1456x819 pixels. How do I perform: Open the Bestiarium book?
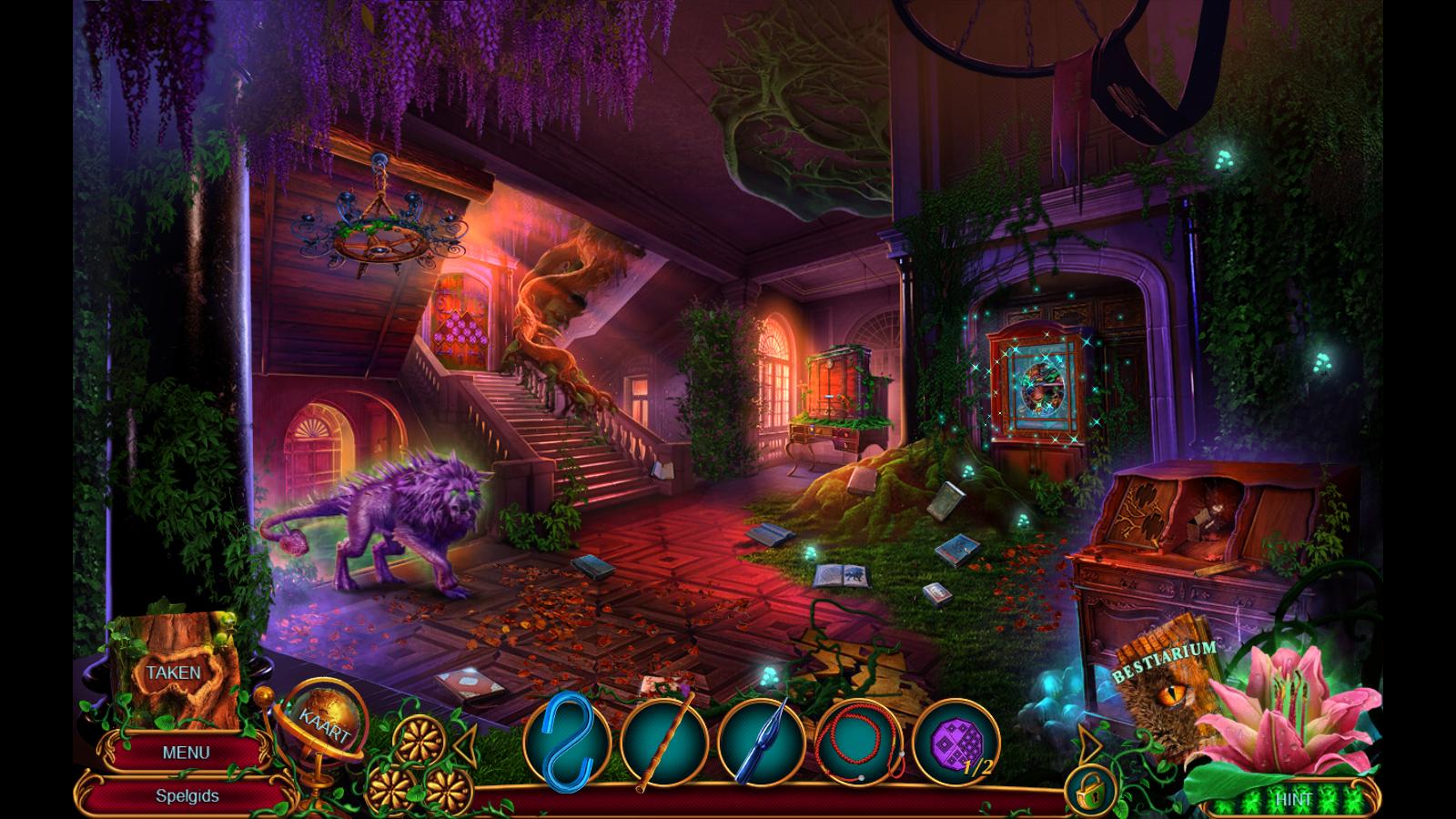click(1165, 692)
